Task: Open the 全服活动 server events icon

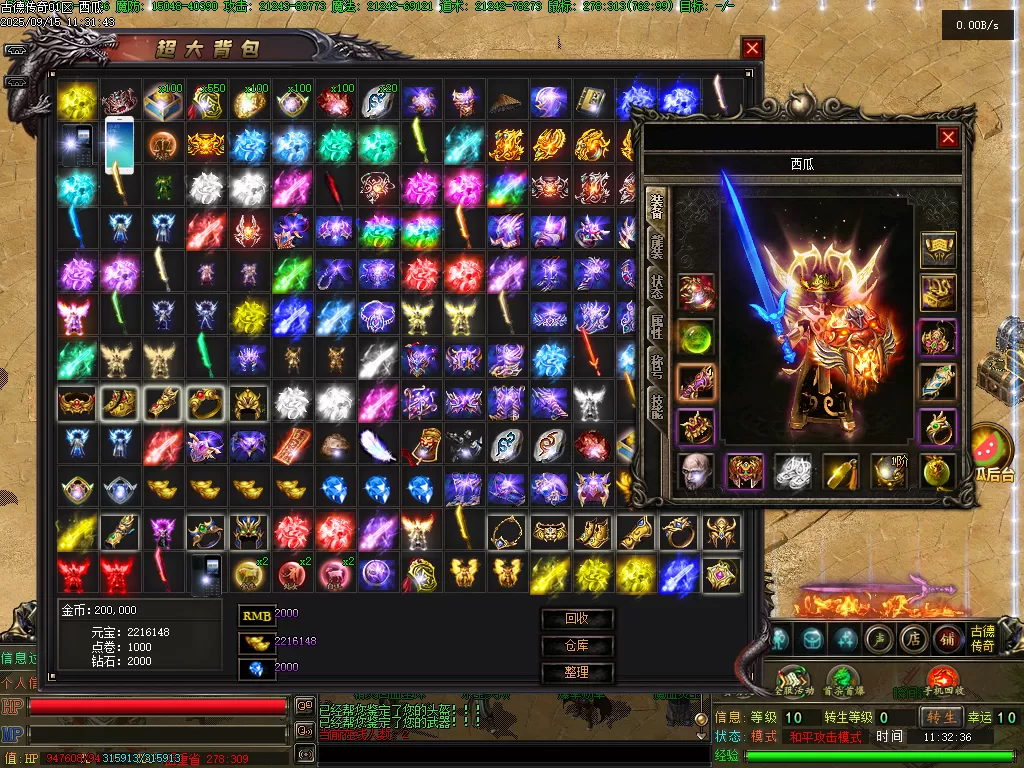Action: (795, 677)
